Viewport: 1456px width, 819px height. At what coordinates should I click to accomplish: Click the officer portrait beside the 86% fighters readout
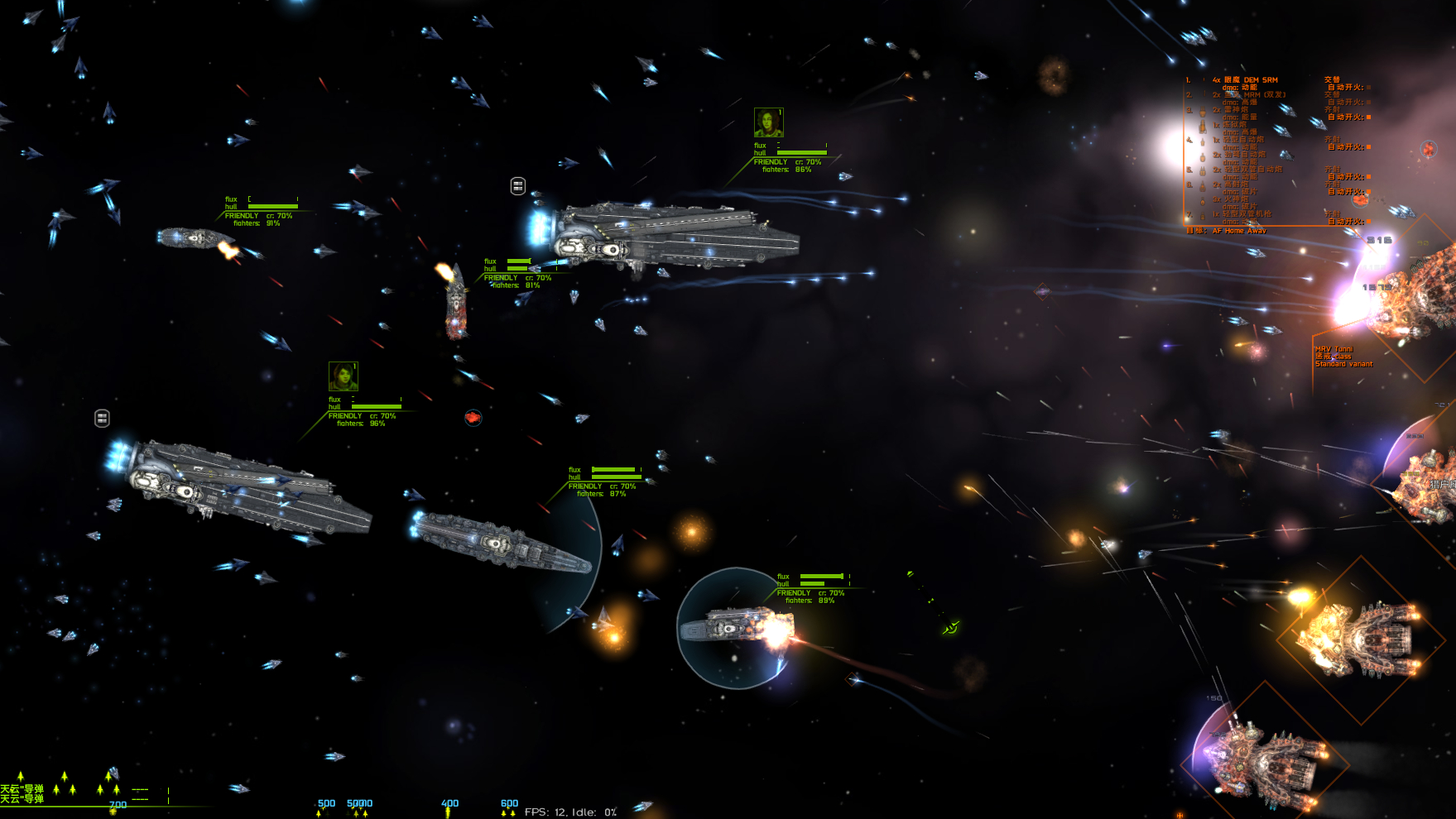click(768, 122)
